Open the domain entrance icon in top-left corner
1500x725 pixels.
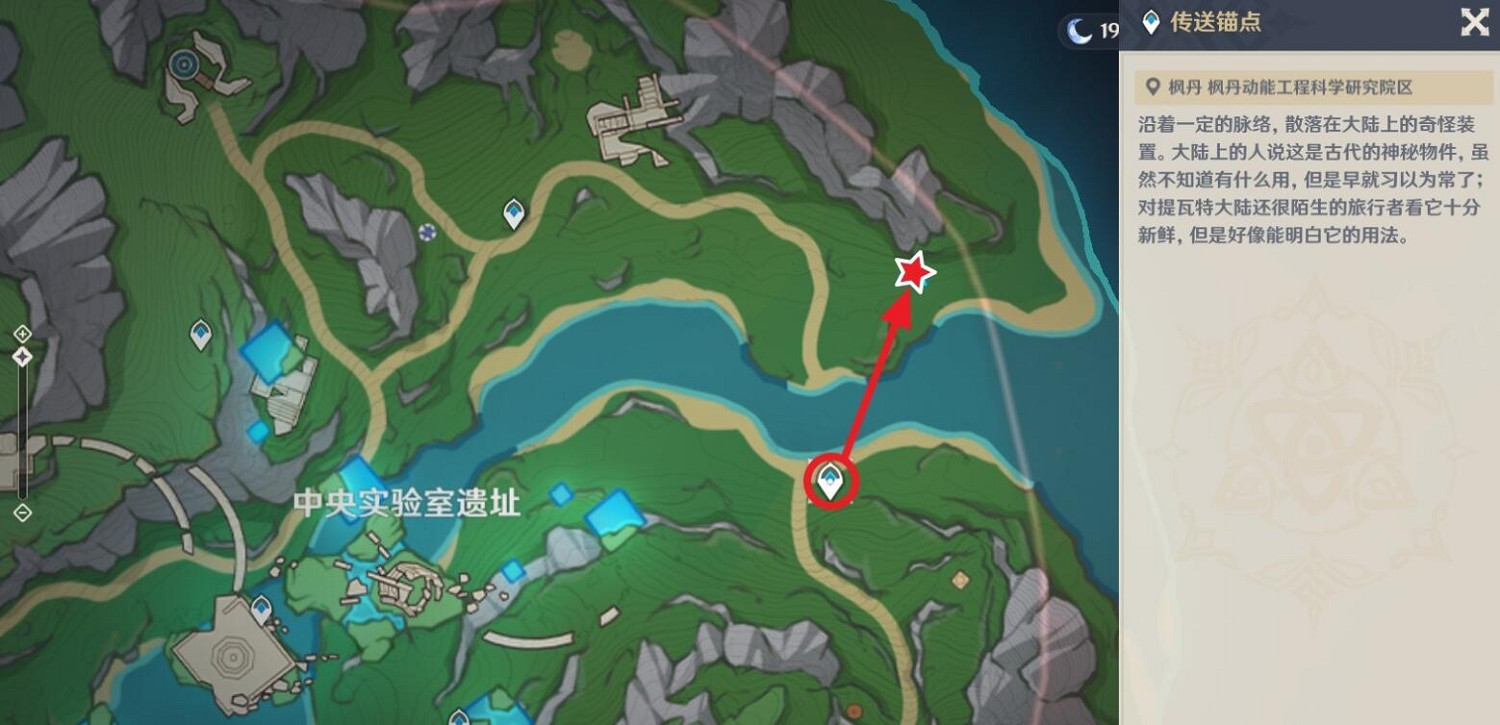184,65
